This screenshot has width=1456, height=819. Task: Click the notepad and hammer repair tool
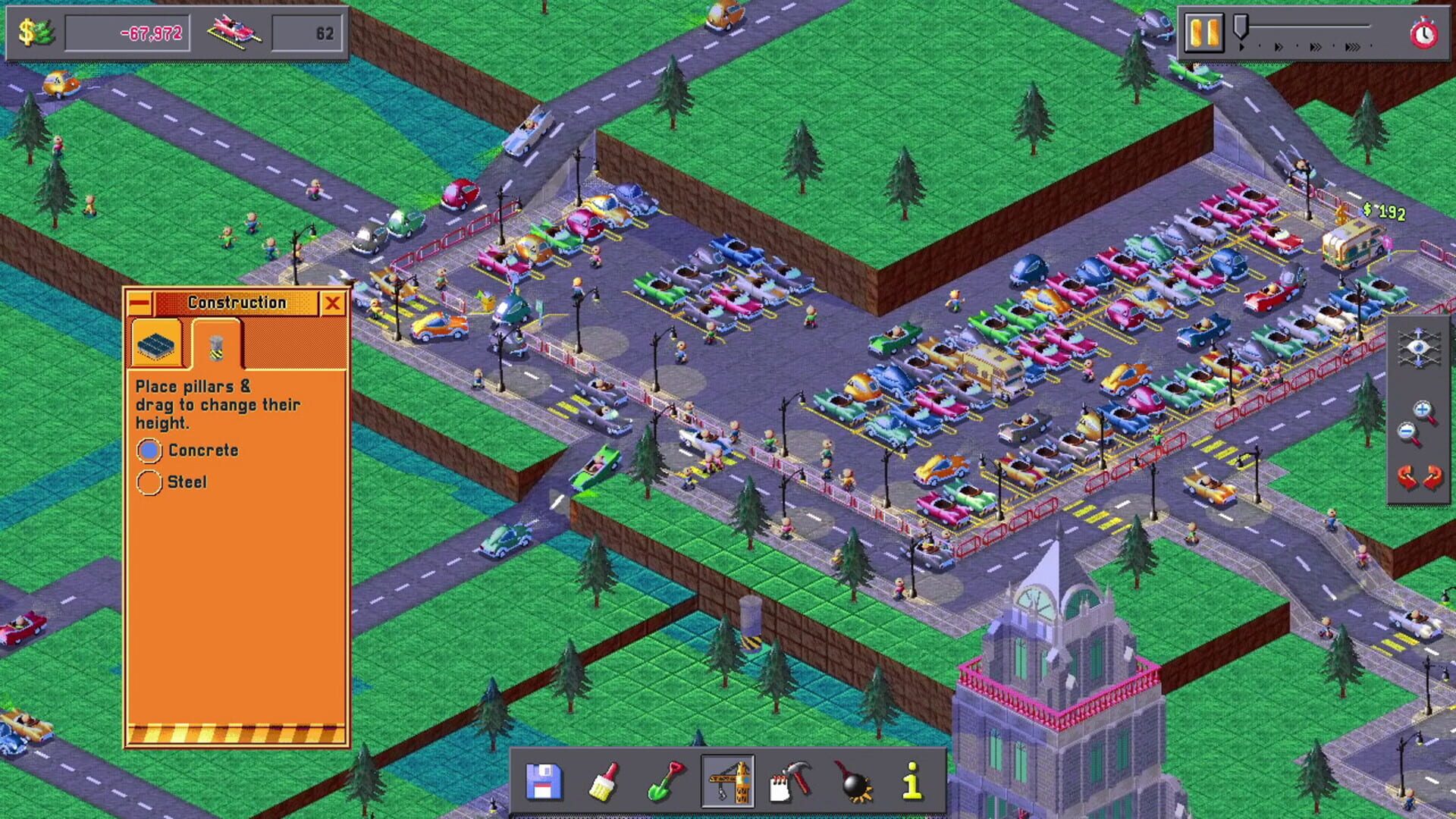click(789, 781)
